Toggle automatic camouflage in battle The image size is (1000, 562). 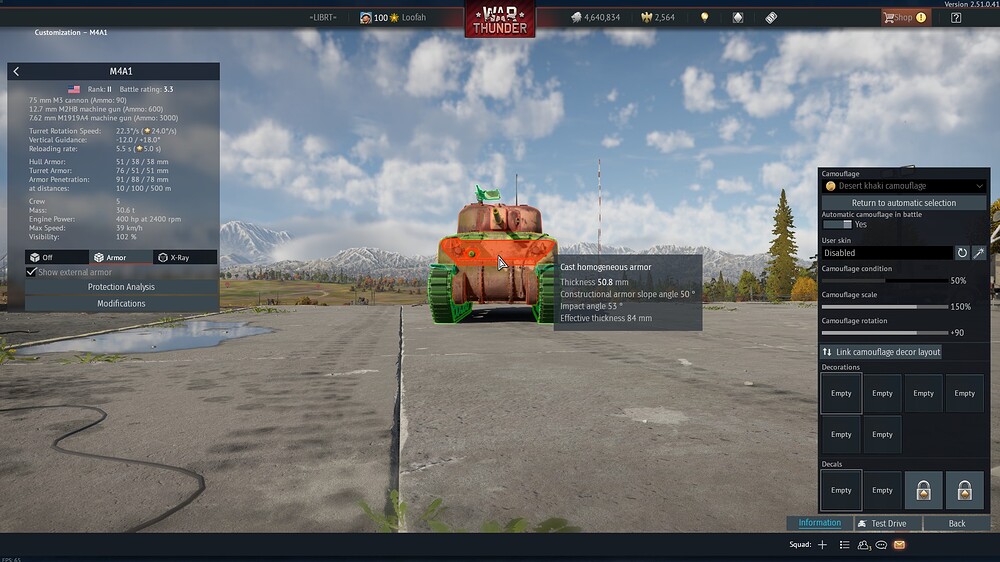point(836,224)
